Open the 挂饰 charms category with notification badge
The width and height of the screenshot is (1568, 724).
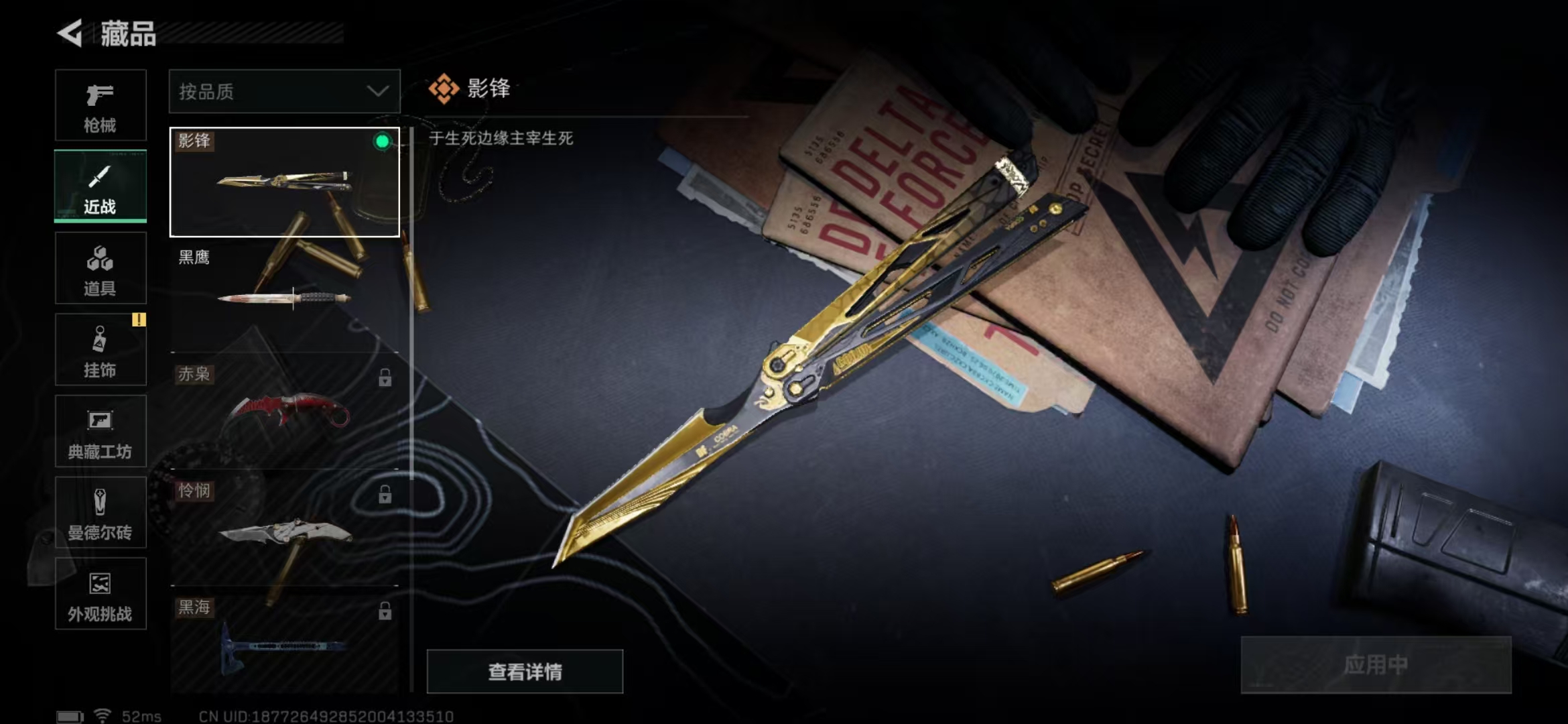(101, 350)
